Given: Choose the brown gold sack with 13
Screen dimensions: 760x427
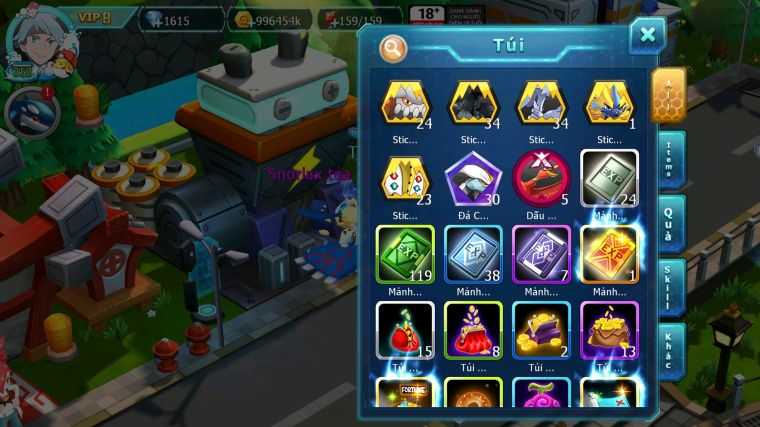Looking at the screenshot, I should pos(609,329).
